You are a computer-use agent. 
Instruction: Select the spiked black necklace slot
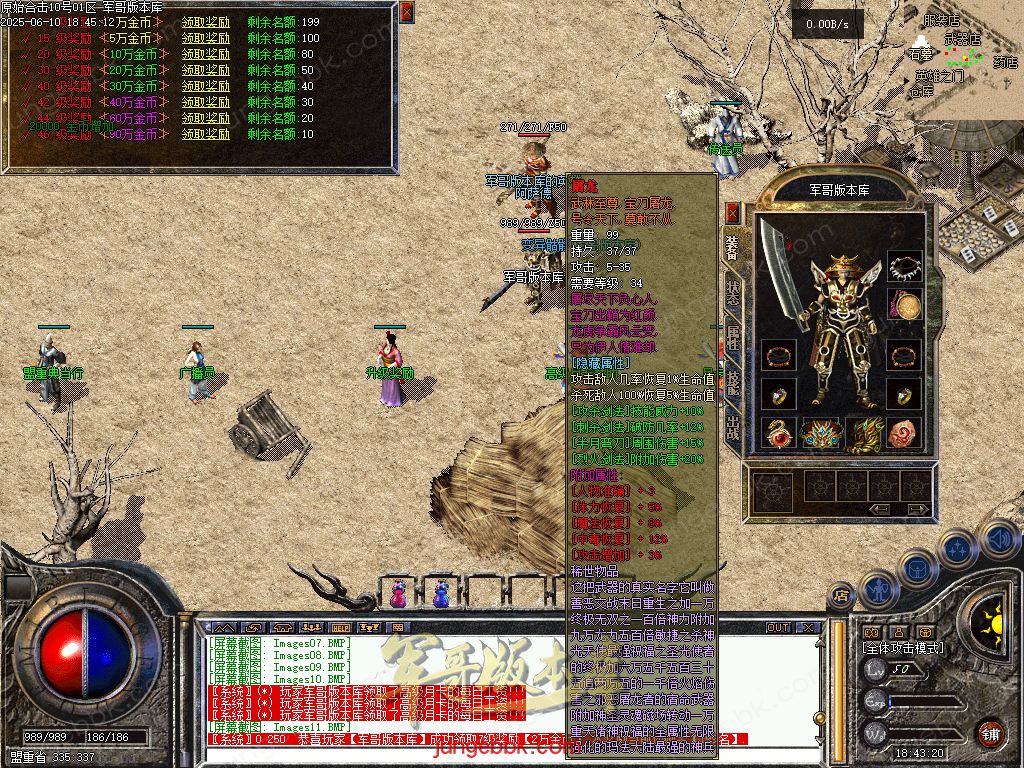pyautogui.click(x=905, y=266)
